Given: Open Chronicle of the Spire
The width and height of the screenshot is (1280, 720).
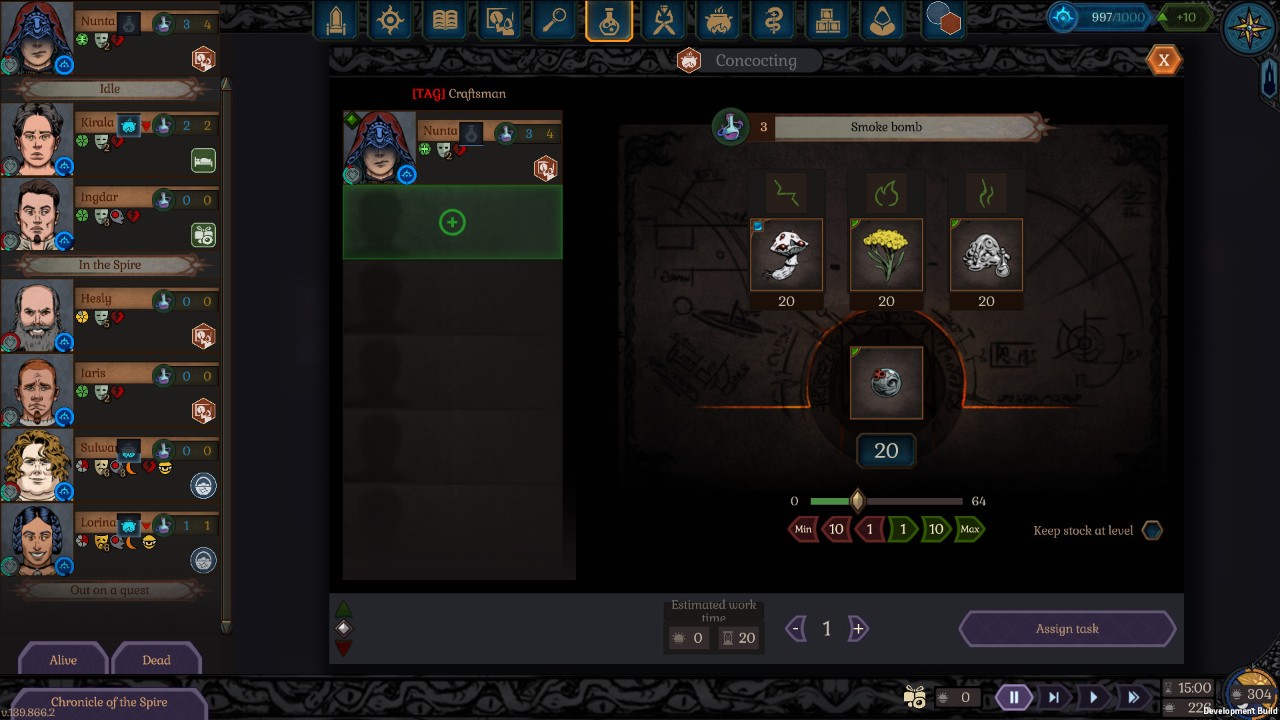Looking at the screenshot, I should (x=109, y=702).
